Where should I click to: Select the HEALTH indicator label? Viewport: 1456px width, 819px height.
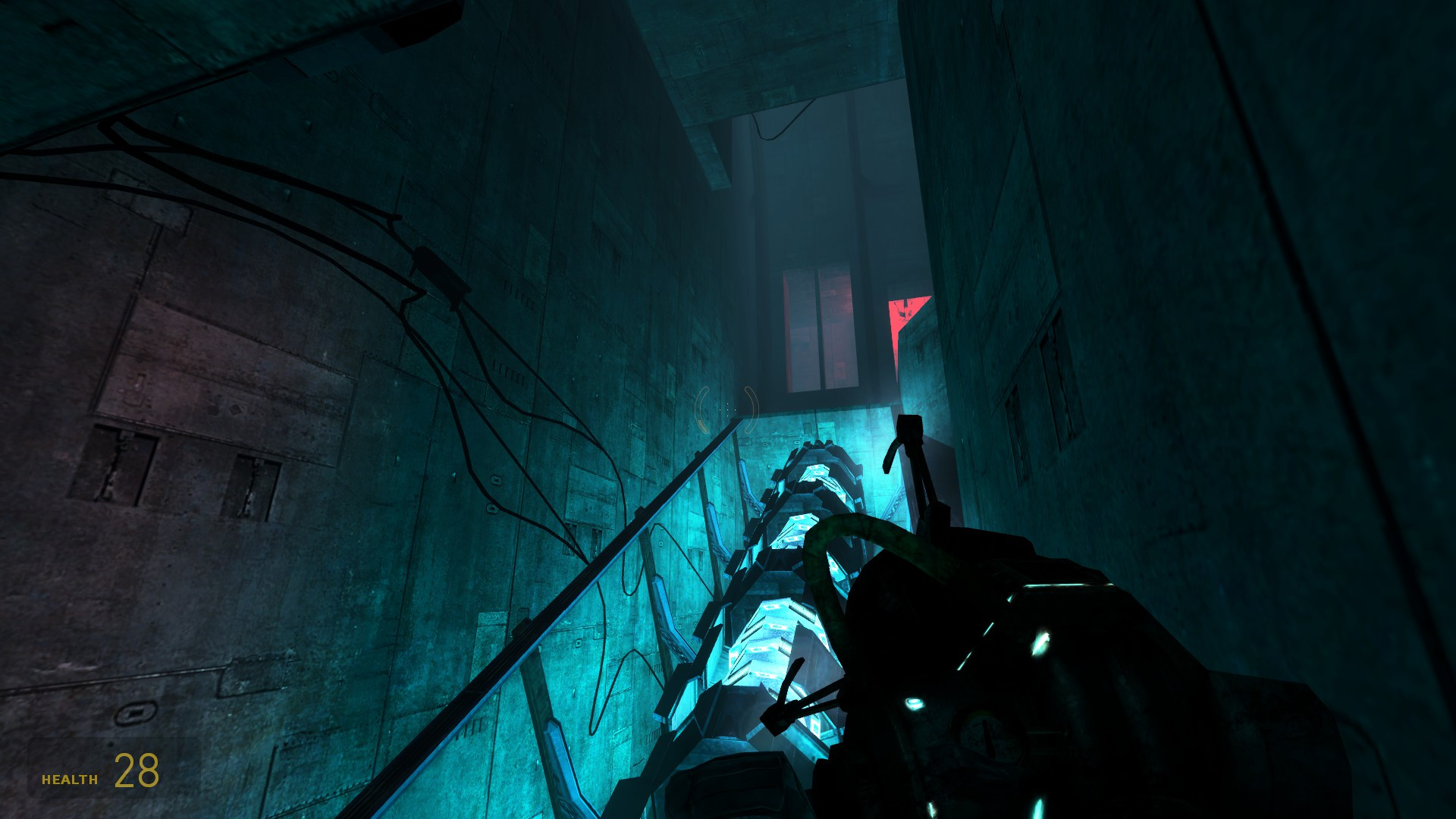coord(68,778)
